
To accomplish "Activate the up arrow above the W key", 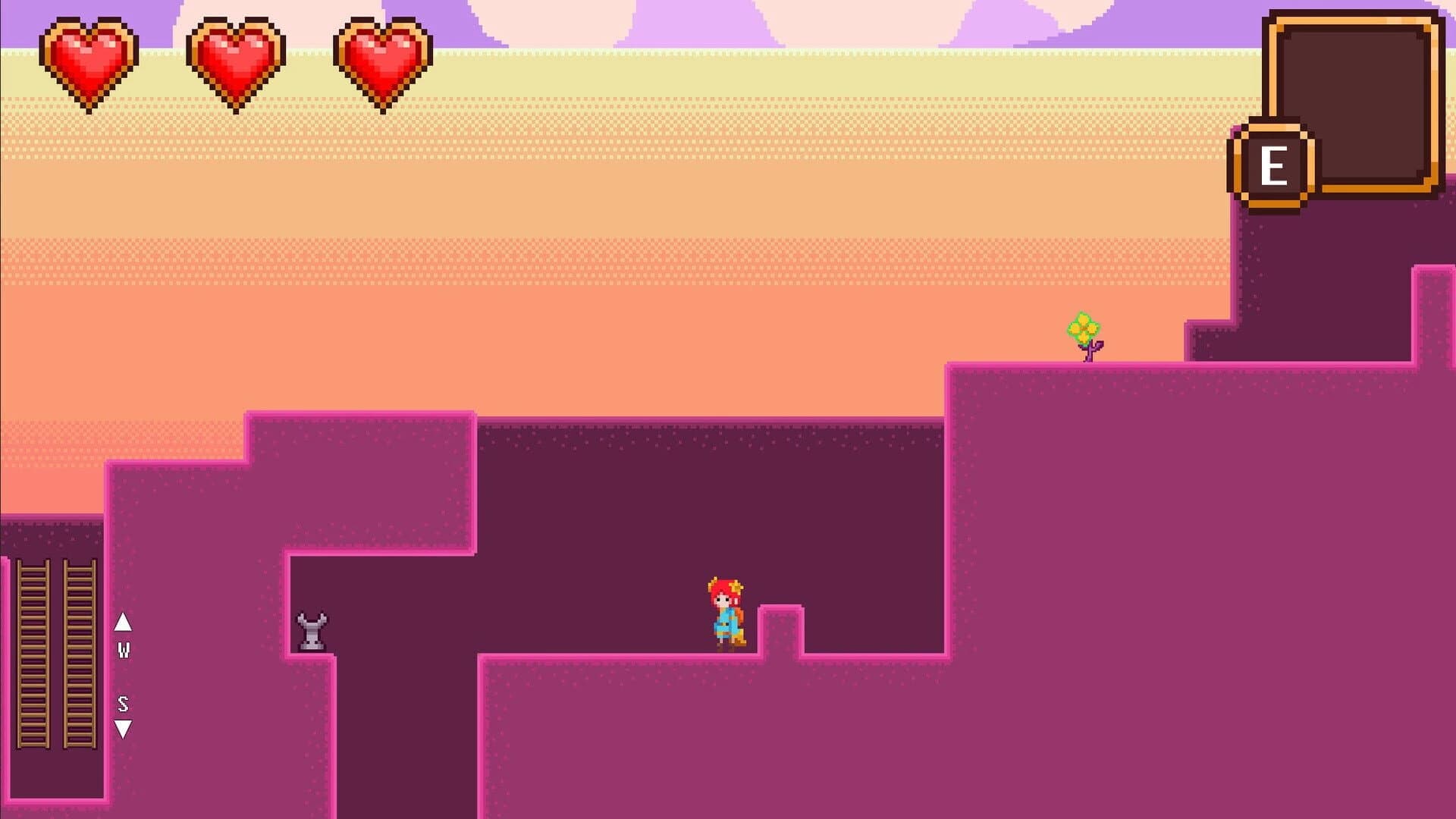I will point(123,623).
